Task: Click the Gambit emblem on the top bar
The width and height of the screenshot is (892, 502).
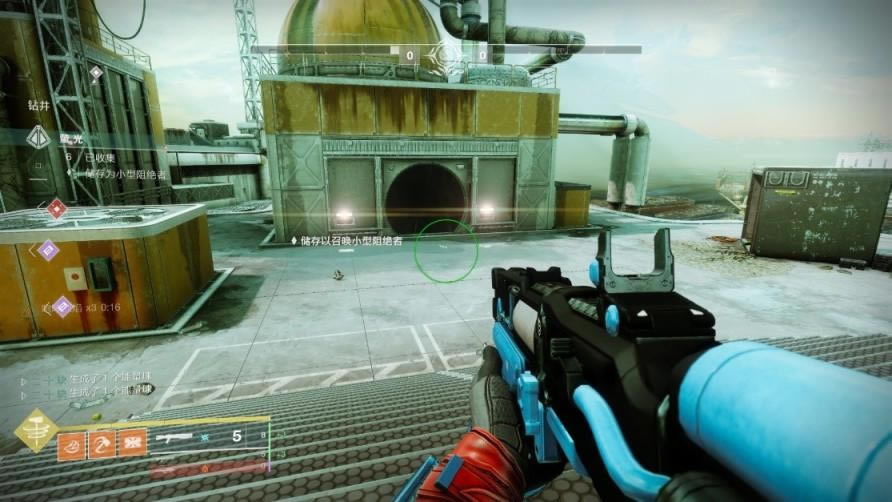Action: 446,52
